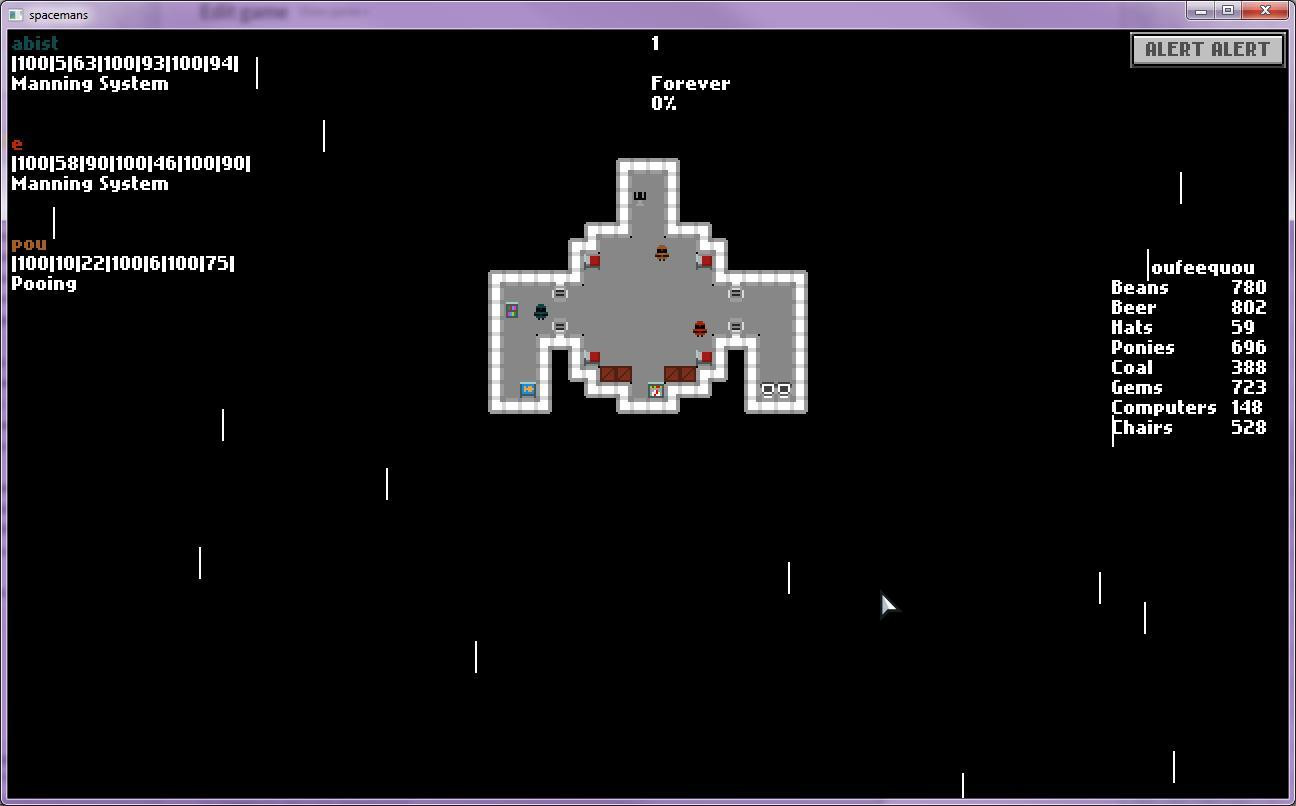Viewport: 1296px width, 806px height.
Task: Click pou's Pooing status text
Action: point(42,283)
